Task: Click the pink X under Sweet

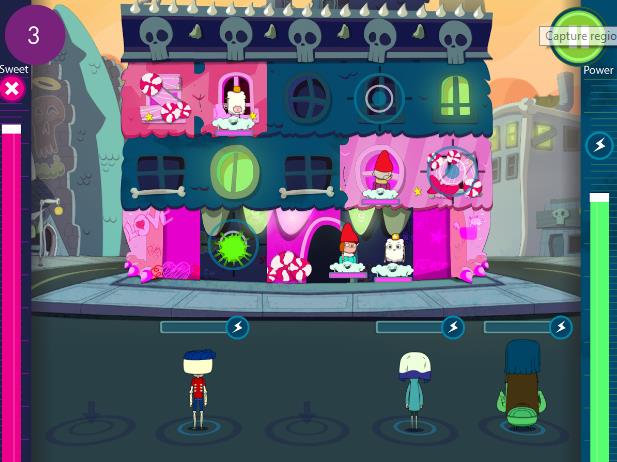Action: 12,90
